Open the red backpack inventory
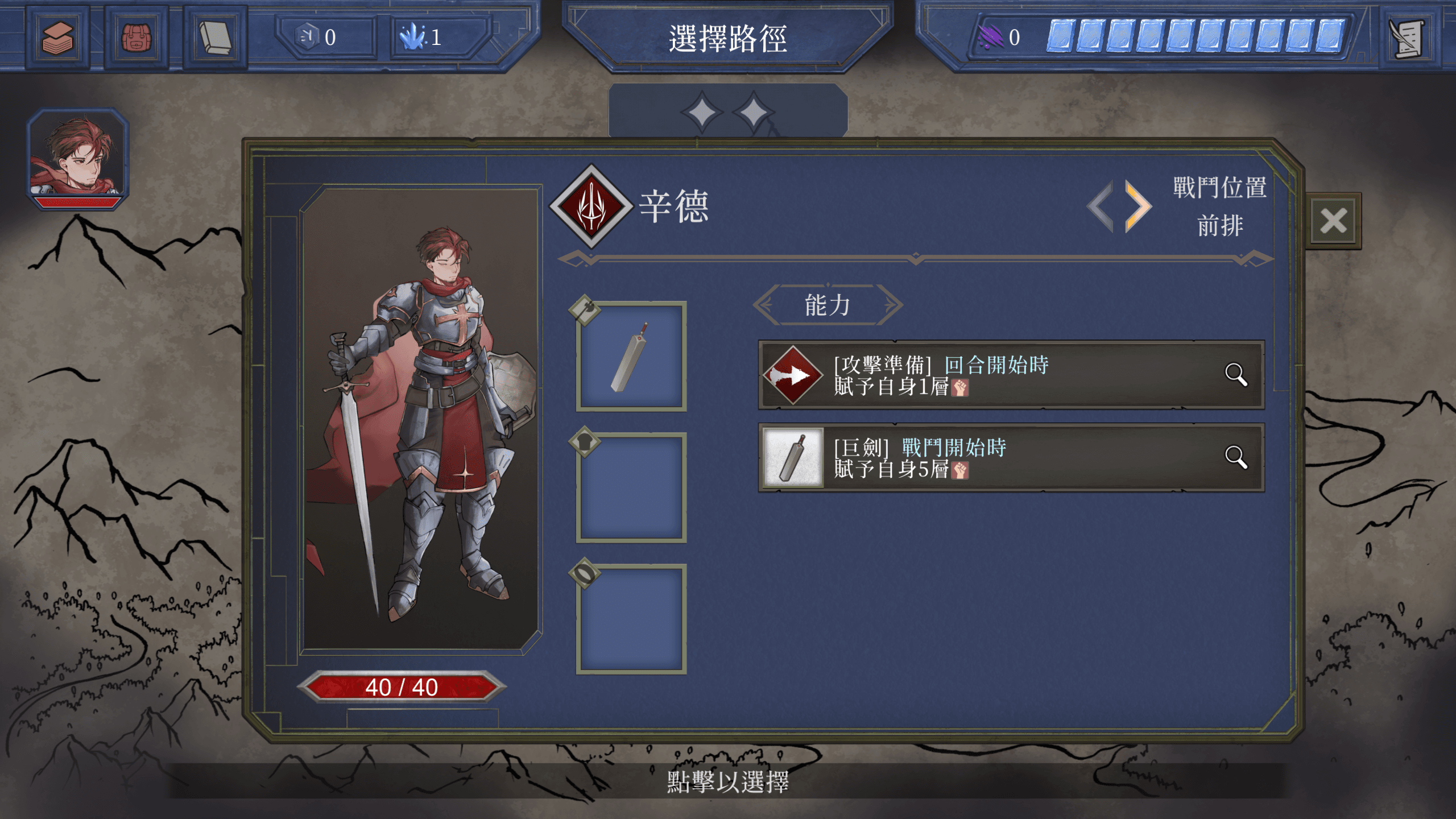 point(136,38)
